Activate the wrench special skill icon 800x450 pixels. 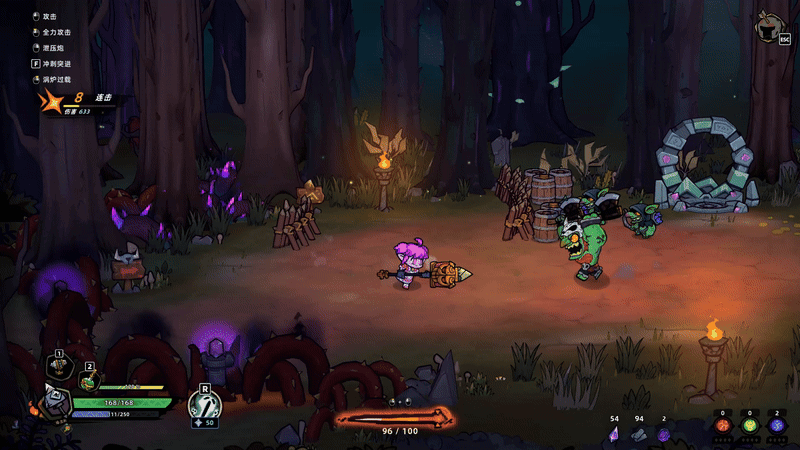tap(204, 404)
